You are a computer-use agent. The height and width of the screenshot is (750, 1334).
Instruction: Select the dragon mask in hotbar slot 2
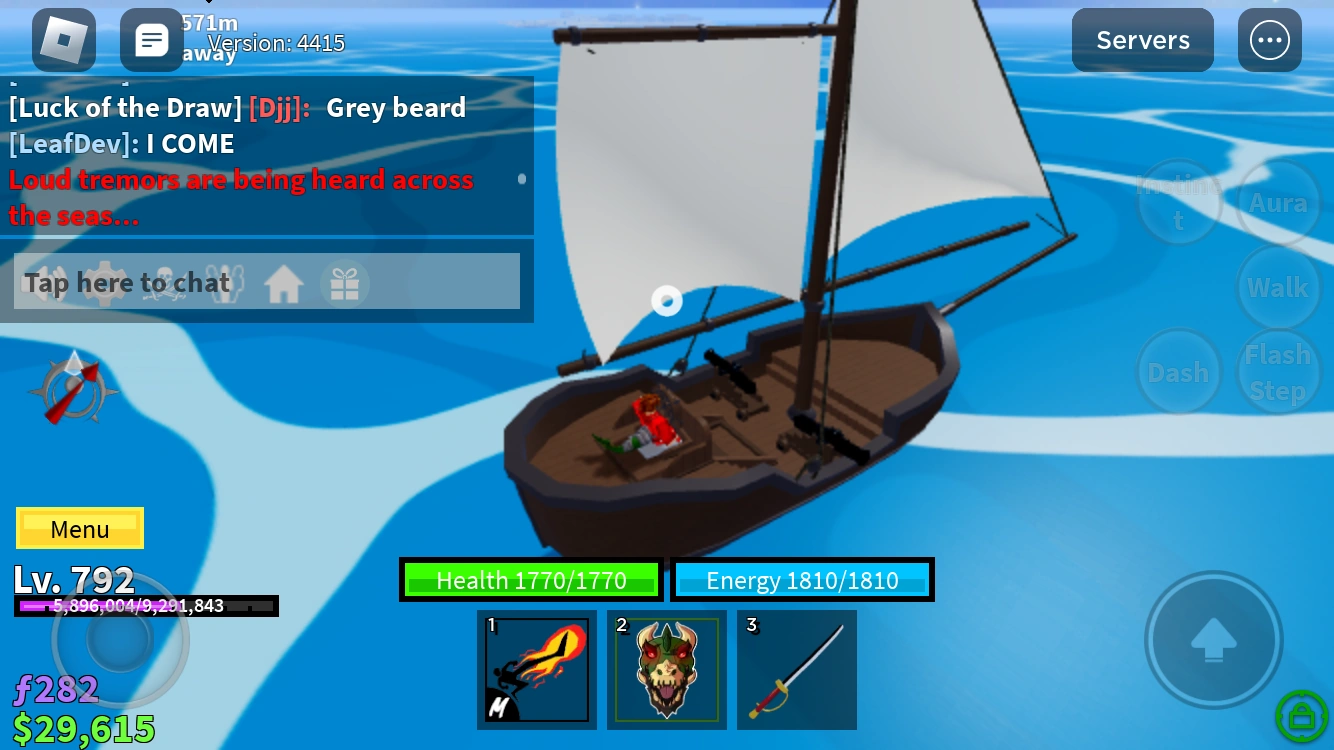667,669
